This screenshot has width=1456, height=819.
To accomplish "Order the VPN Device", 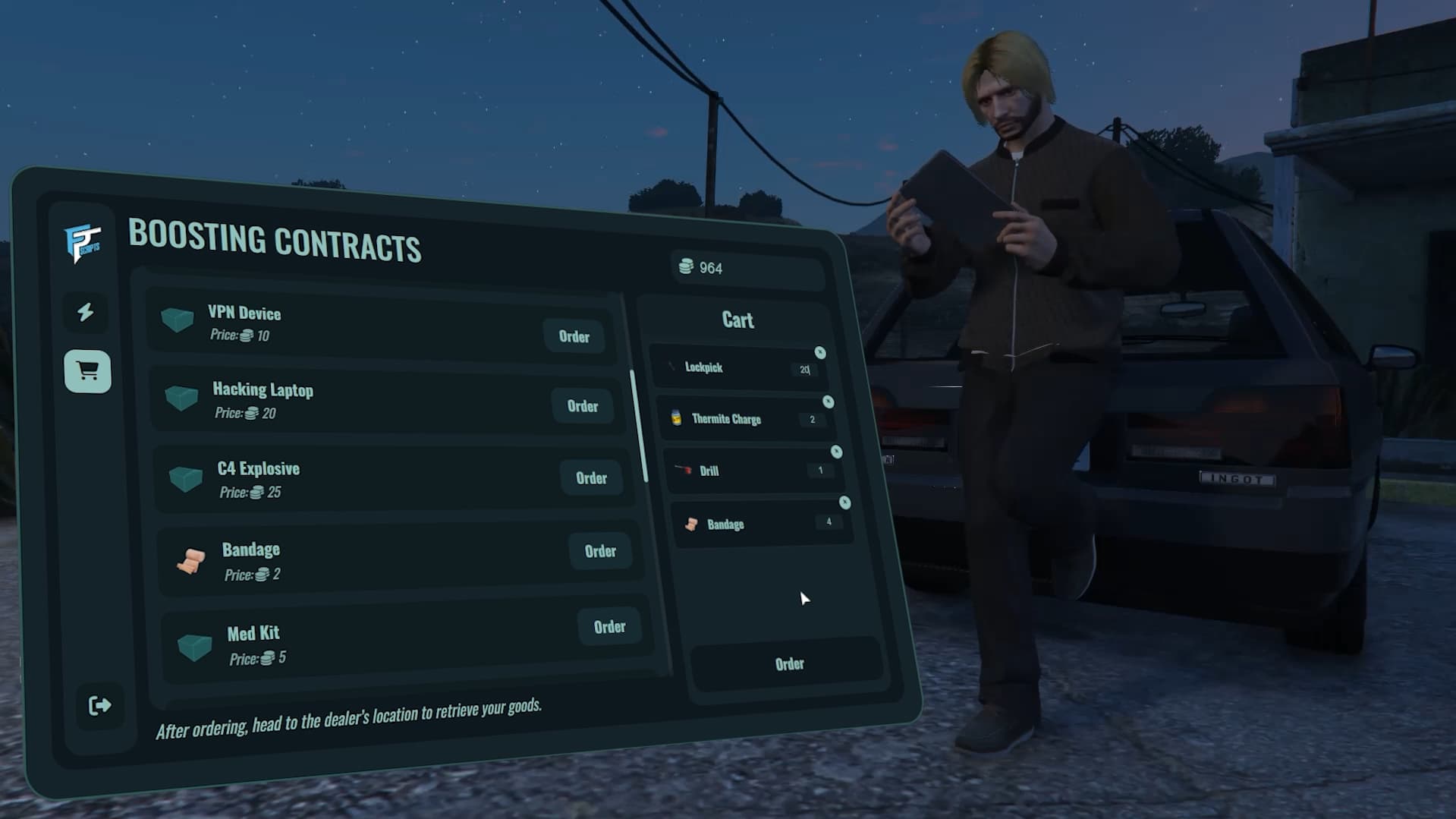I will (x=574, y=337).
